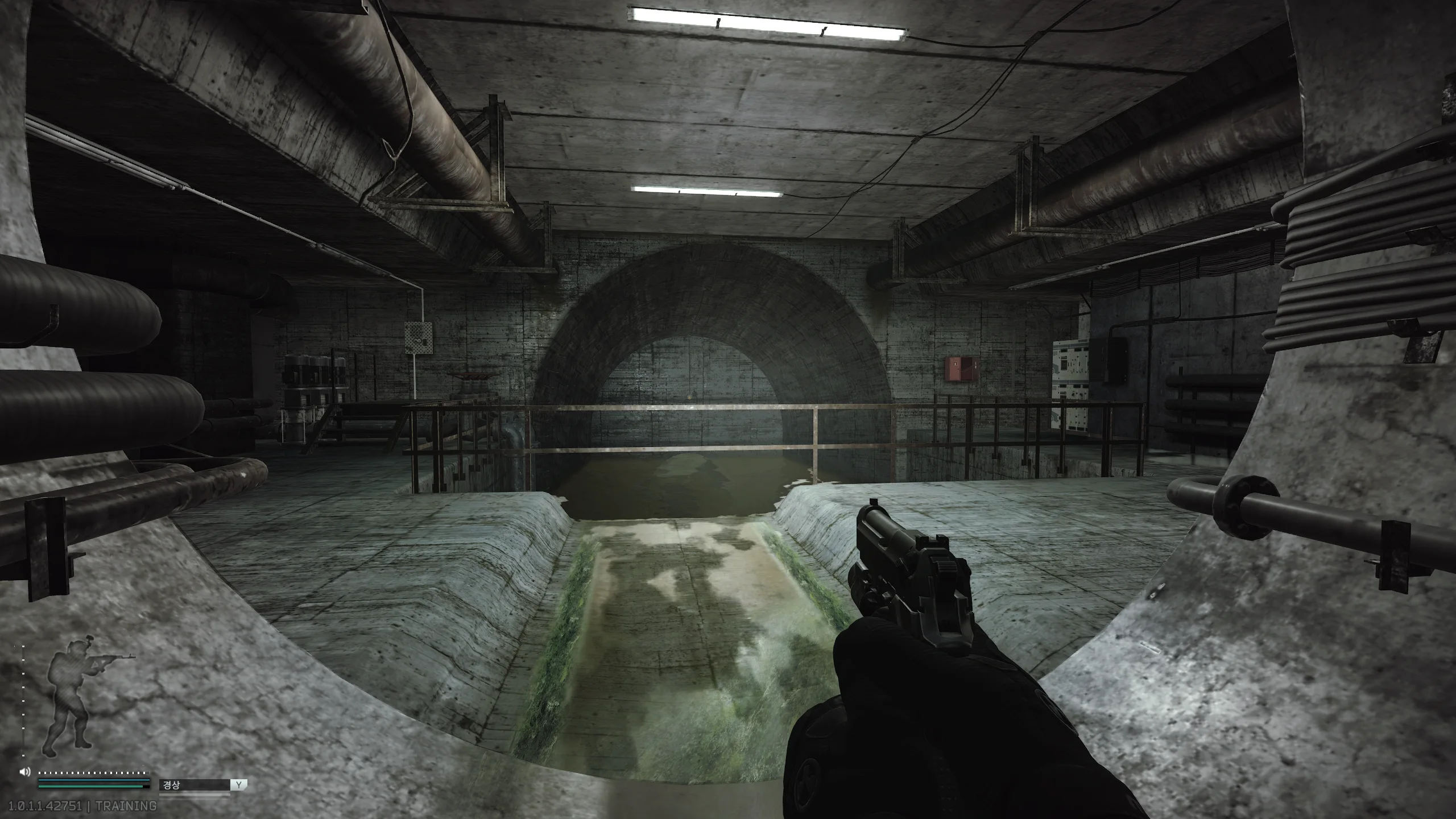Click the speaker noise level icon
1456x819 pixels.
(24, 772)
